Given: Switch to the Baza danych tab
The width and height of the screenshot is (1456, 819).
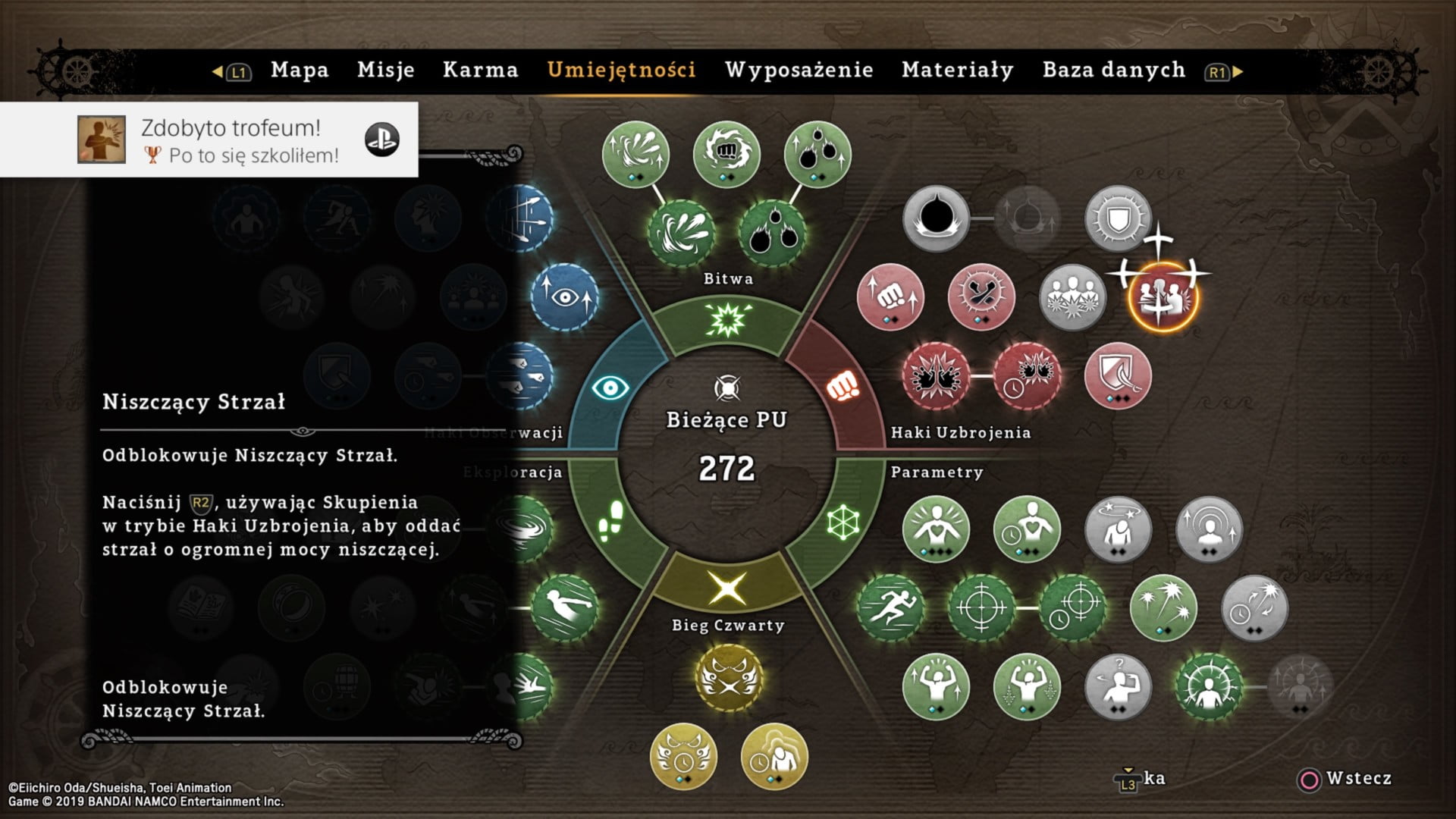Looking at the screenshot, I should pyautogui.click(x=1114, y=71).
